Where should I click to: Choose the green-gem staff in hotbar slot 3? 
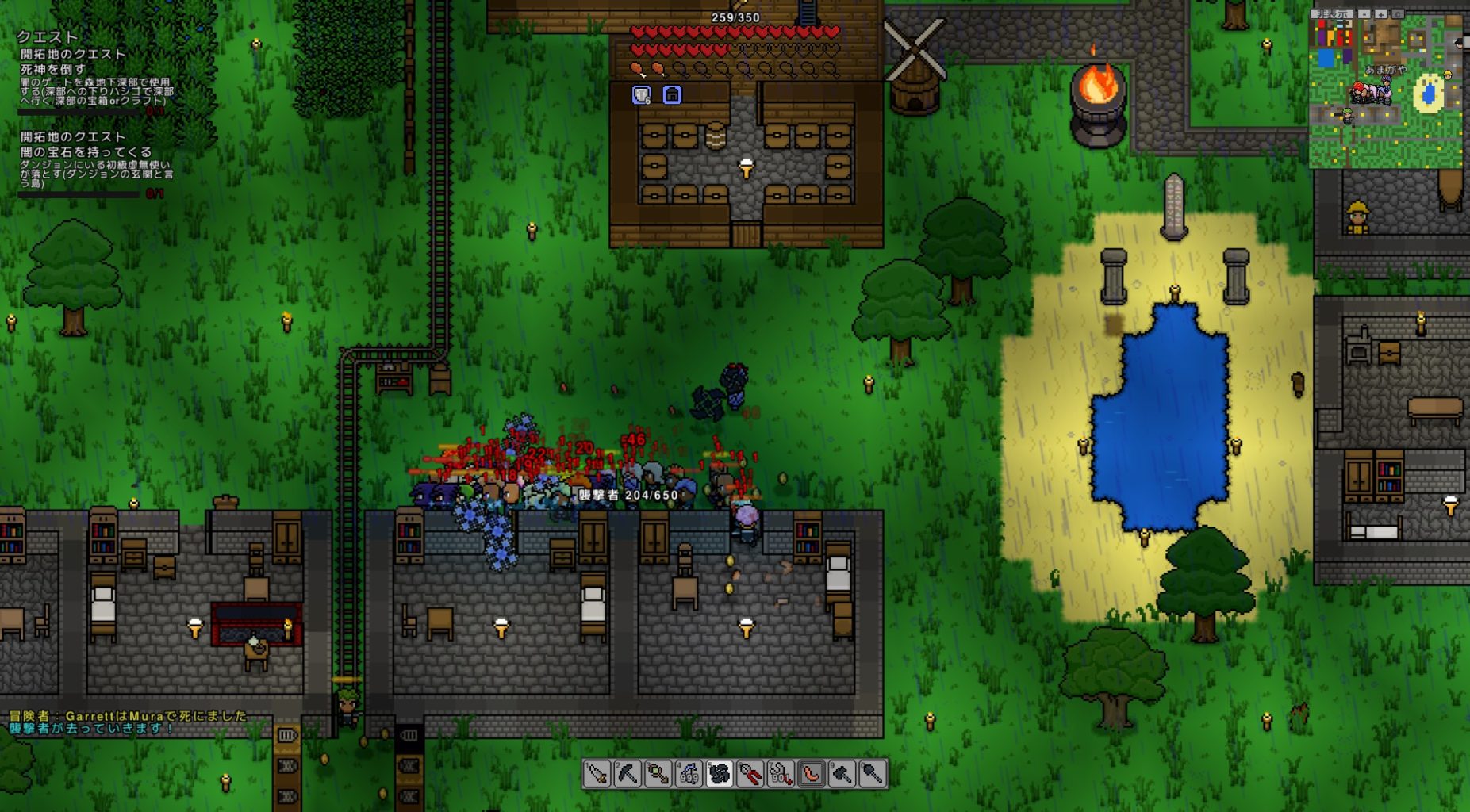click(x=658, y=773)
